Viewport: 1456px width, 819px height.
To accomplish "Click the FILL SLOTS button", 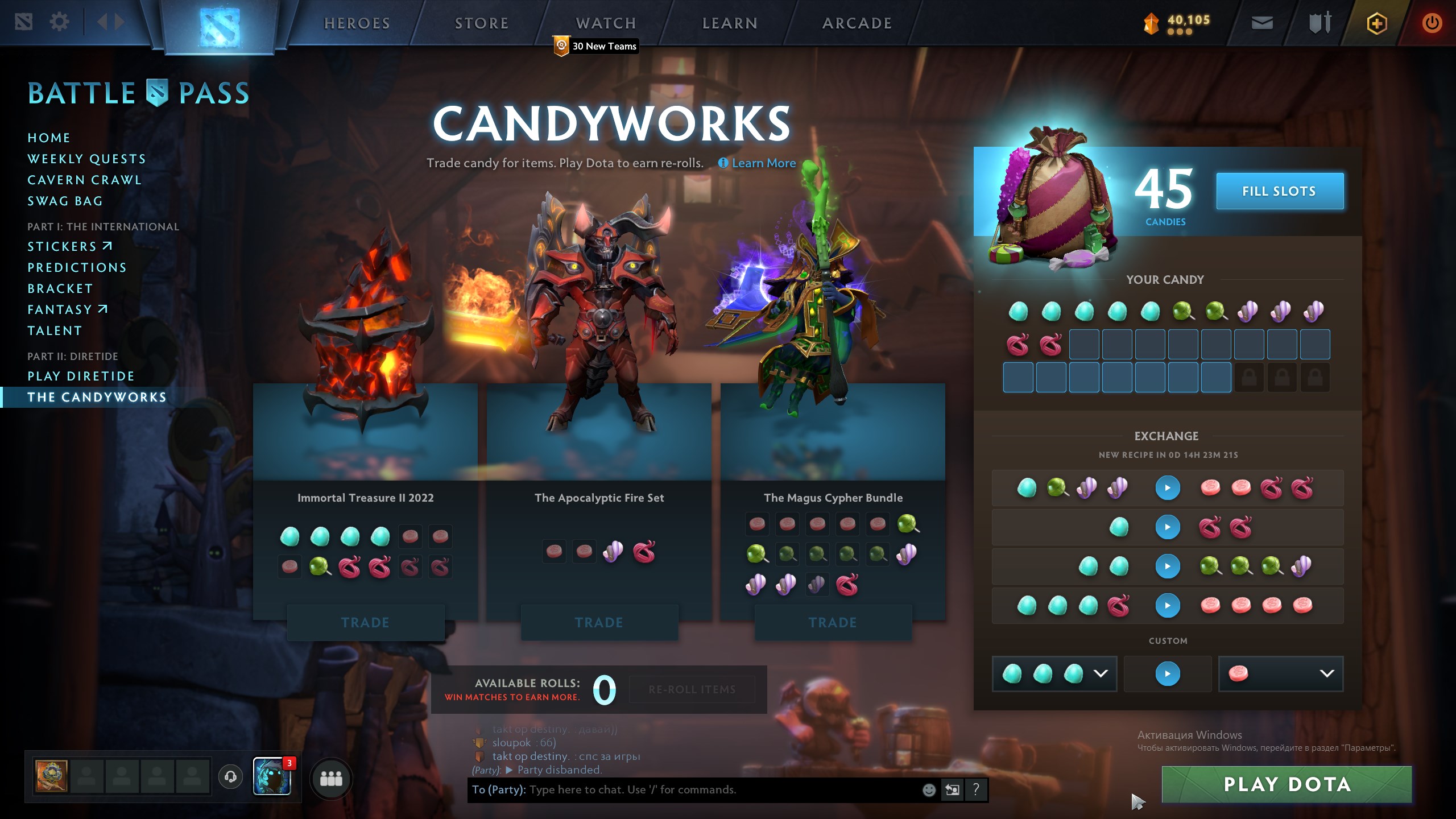I will coord(1280,191).
